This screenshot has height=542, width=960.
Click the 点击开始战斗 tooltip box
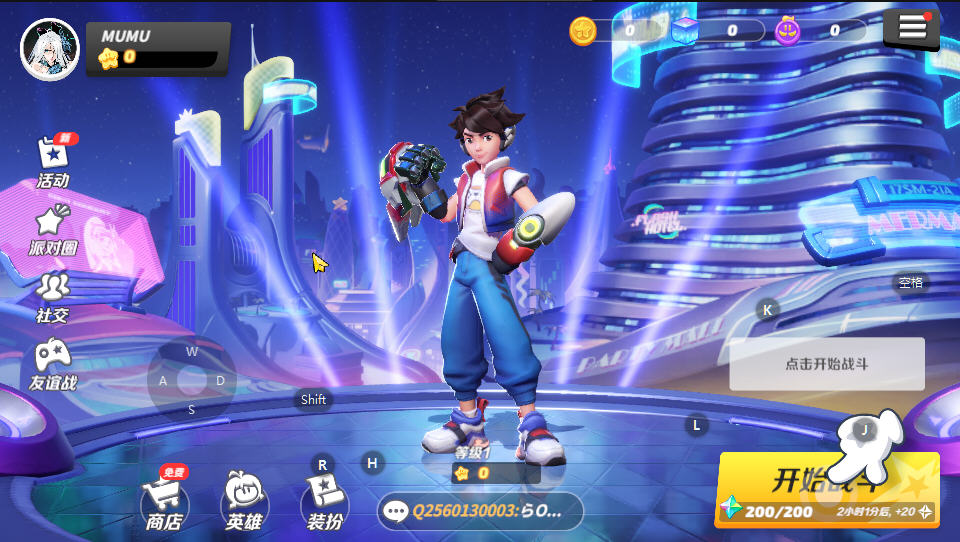click(x=826, y=364)
